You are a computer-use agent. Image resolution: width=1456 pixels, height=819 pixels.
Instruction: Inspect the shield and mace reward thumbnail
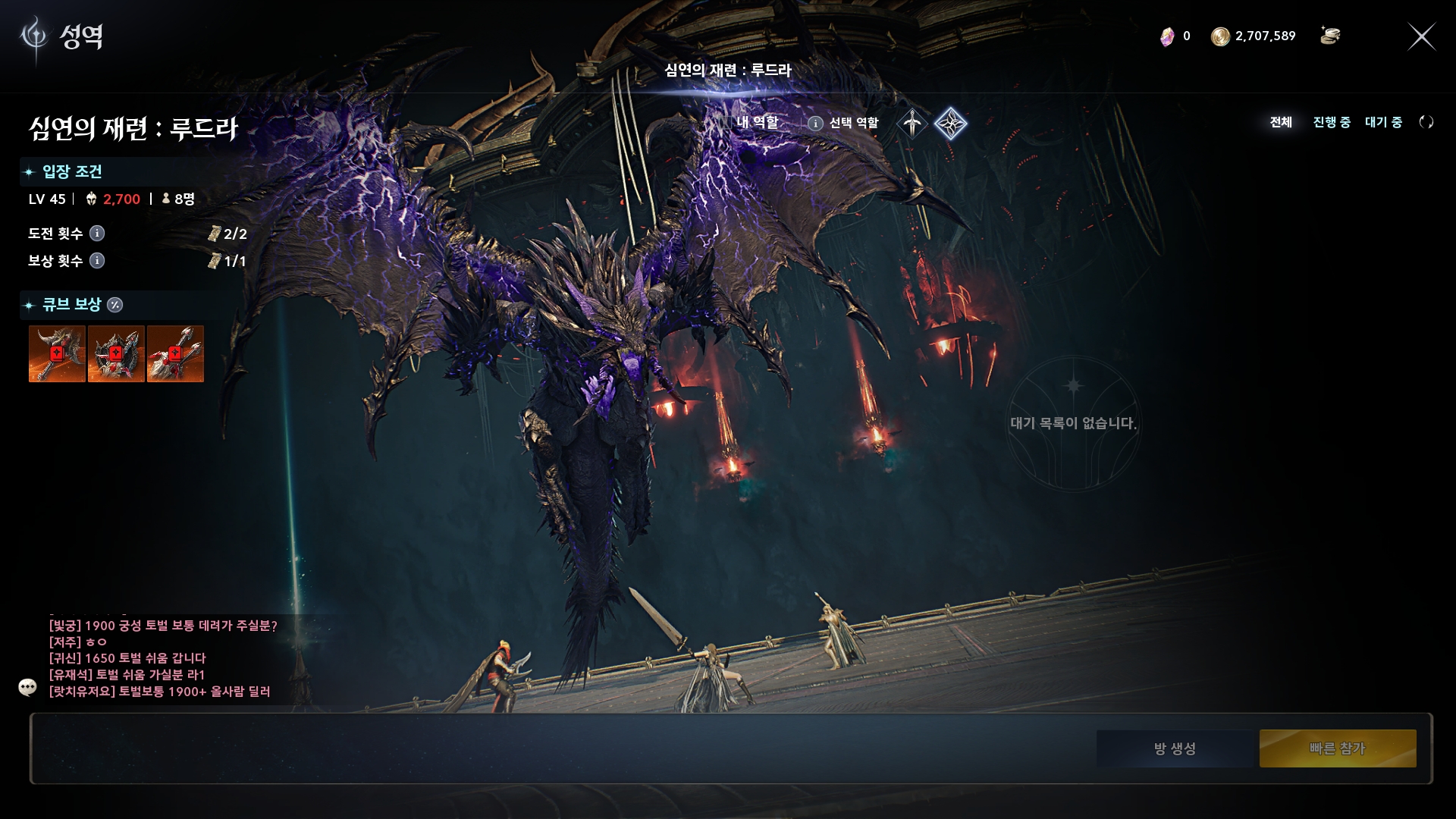(x=116, y=354)
